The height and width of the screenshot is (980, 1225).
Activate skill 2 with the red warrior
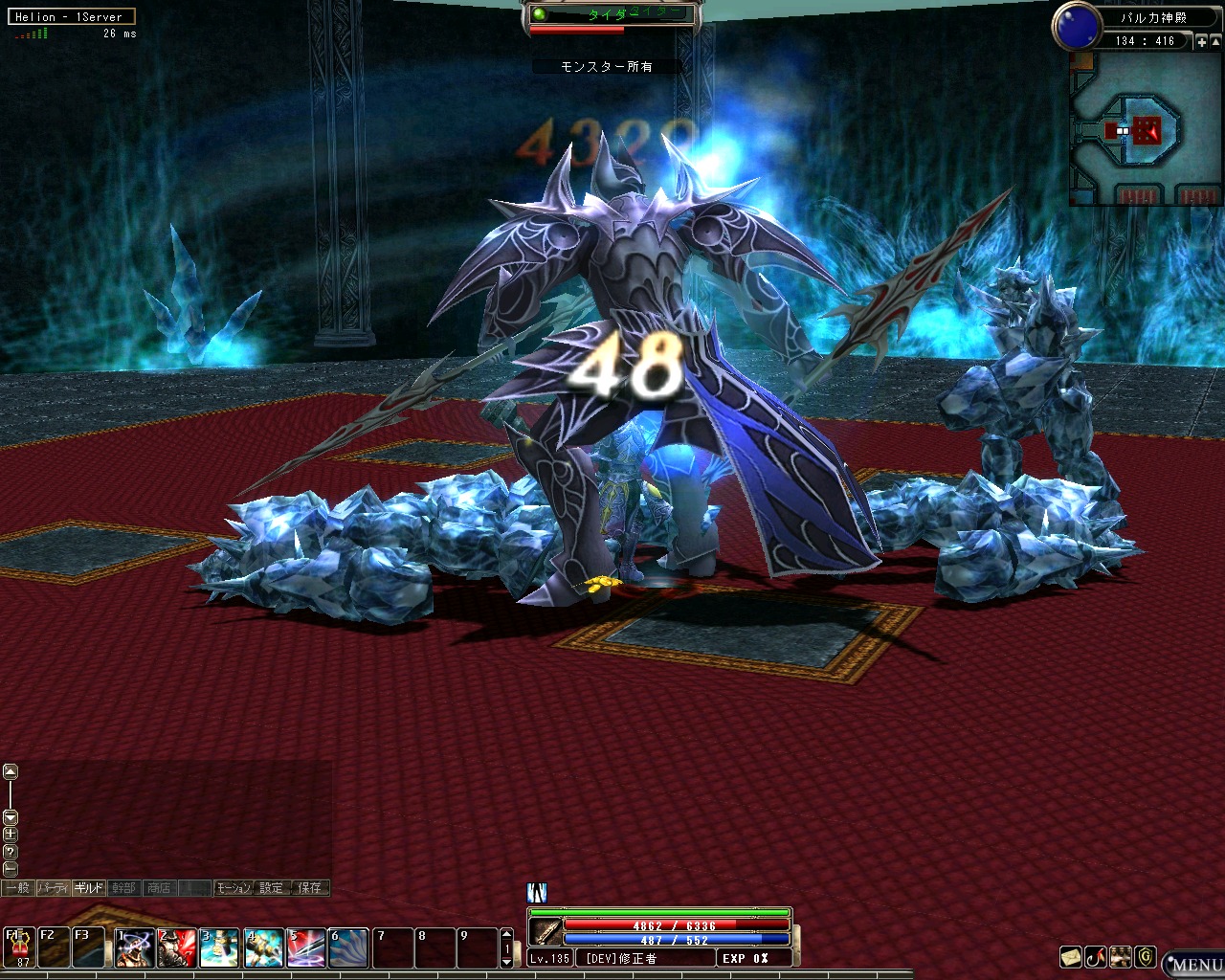(x=177, y=947)
